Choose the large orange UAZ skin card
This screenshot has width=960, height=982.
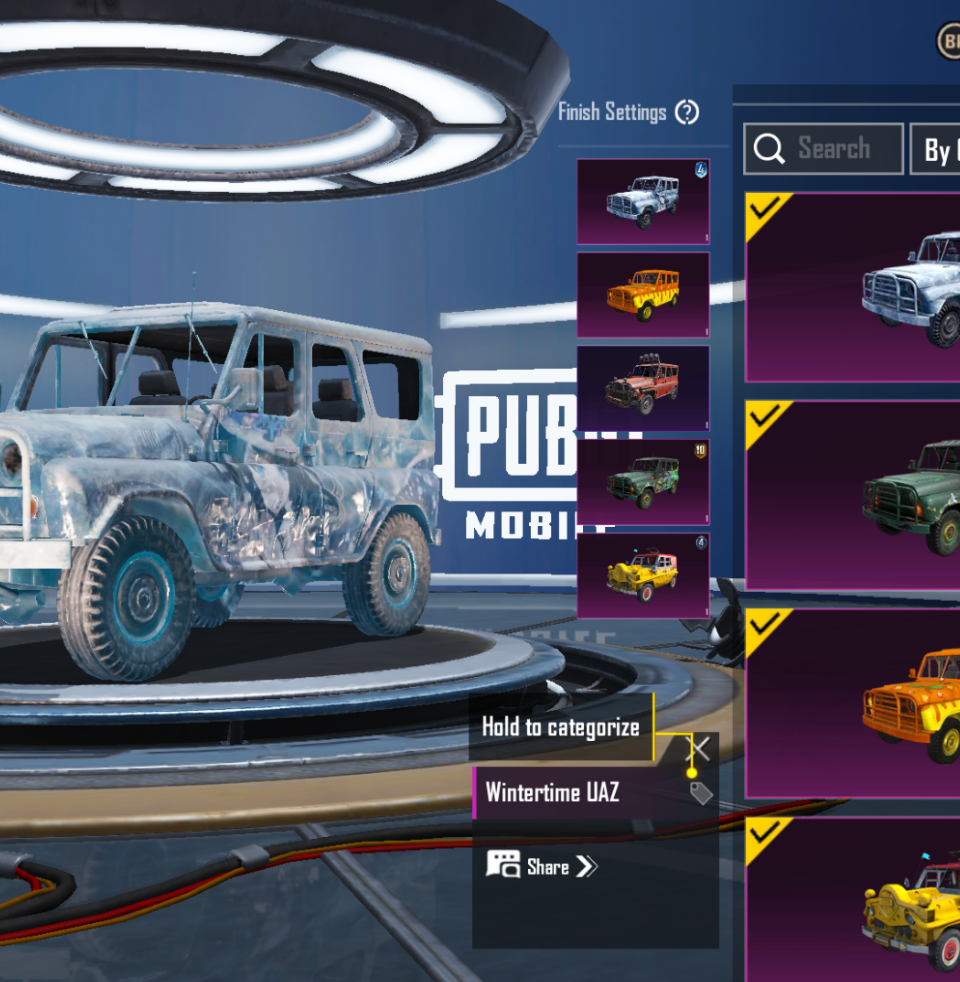[x=853, y=703]
